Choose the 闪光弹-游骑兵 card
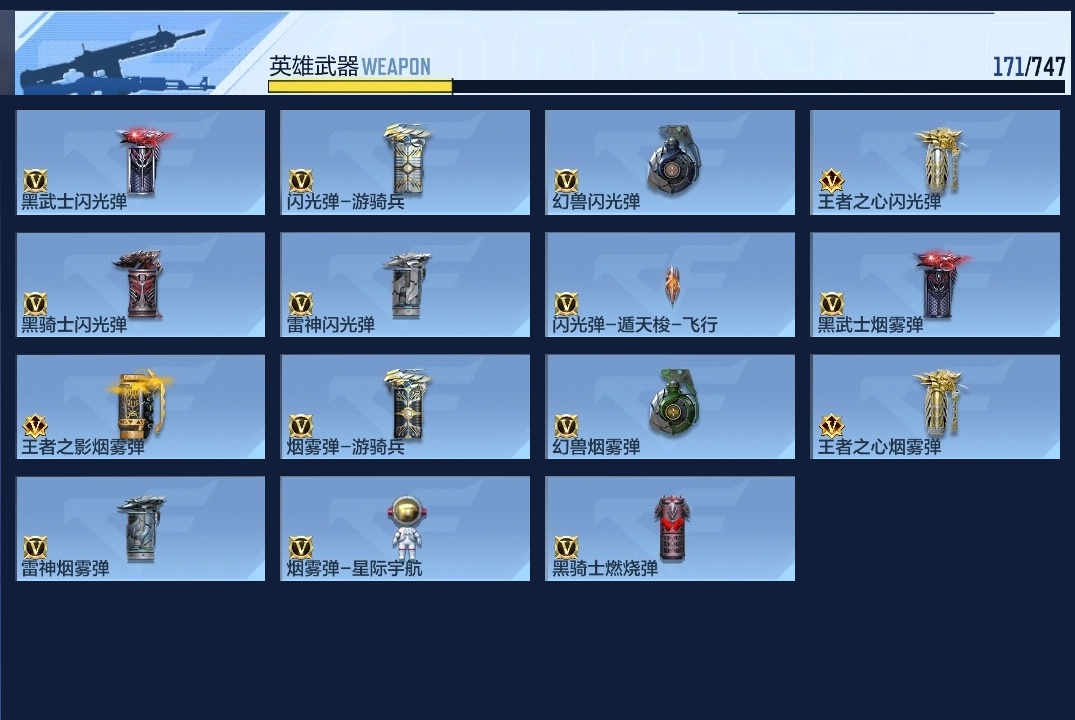 [x=405, y=162]
